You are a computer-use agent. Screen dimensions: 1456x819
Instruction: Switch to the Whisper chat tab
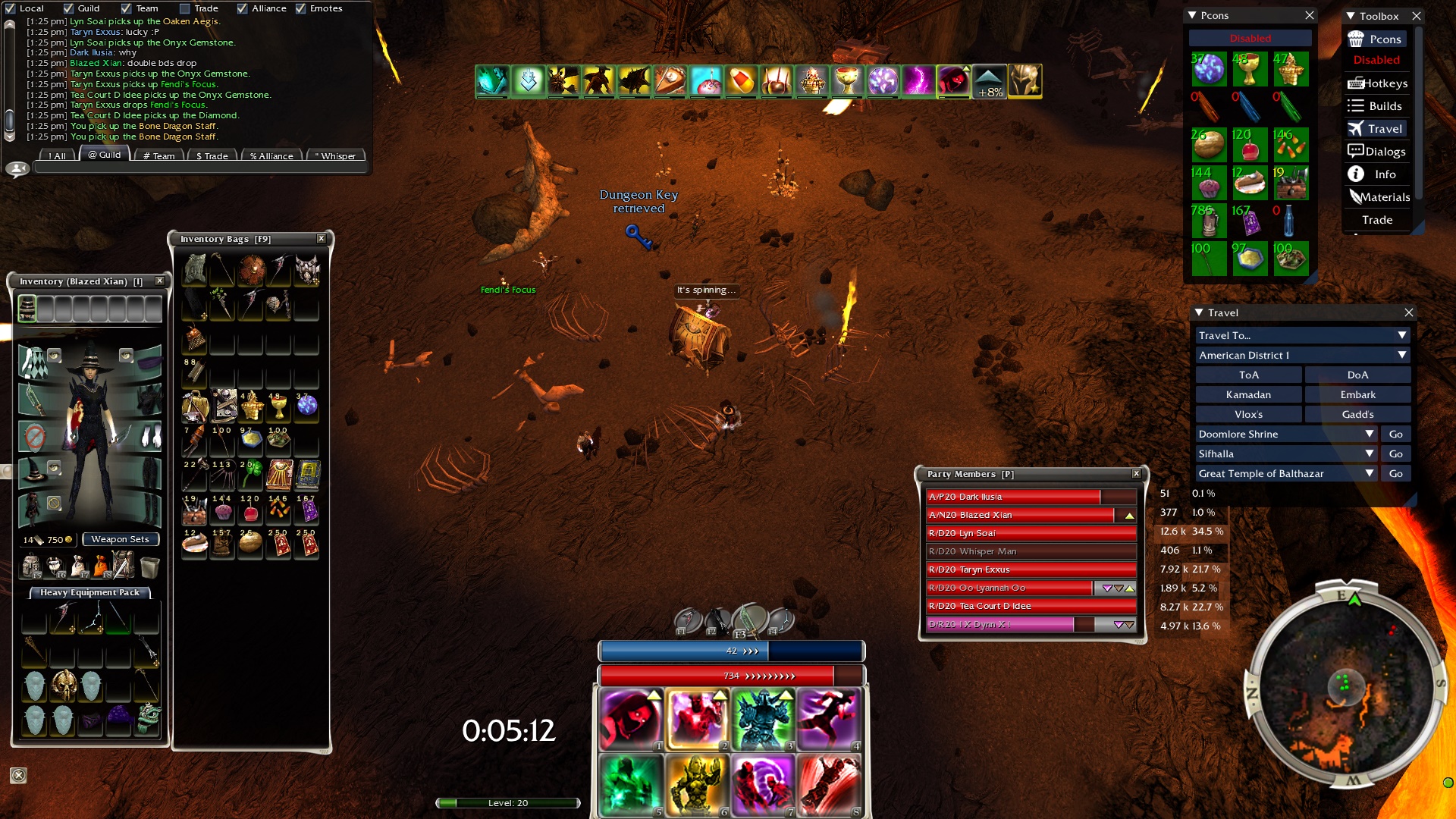pos(334,155)
